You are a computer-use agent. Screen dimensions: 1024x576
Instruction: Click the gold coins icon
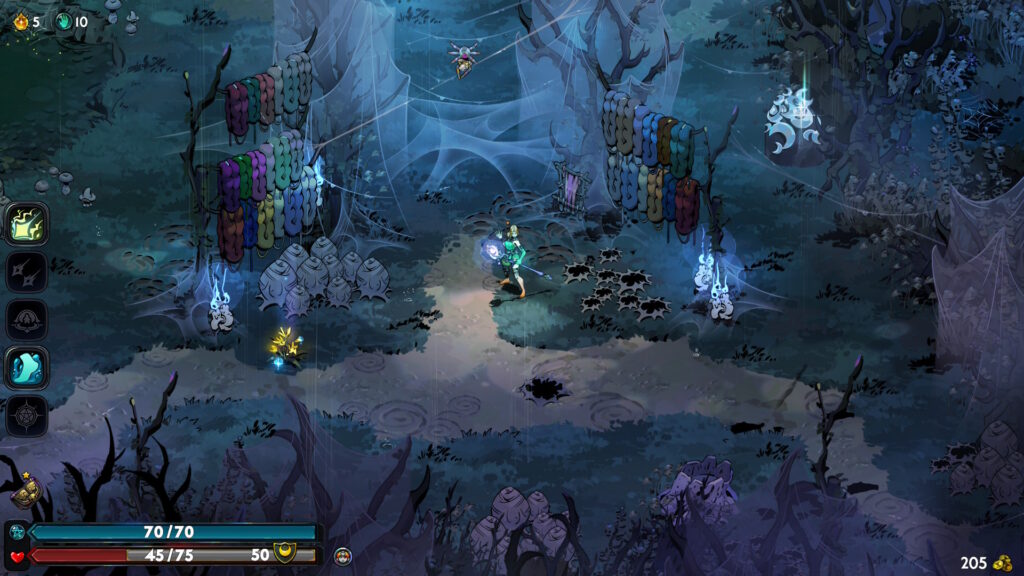(x=1003, y=562)
